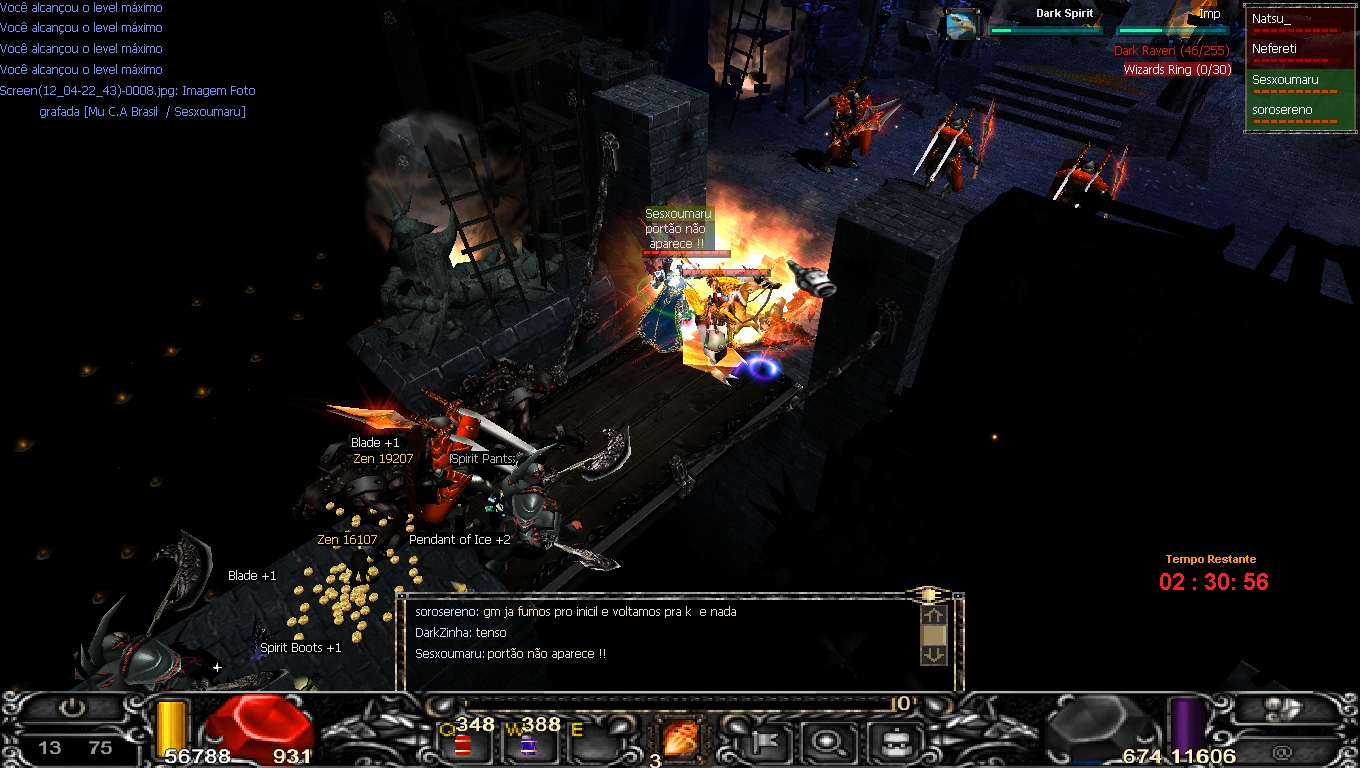This screenshot has width=1360, height=768.
Task: Select the active fire skill icon
Action: coord(681,741)
